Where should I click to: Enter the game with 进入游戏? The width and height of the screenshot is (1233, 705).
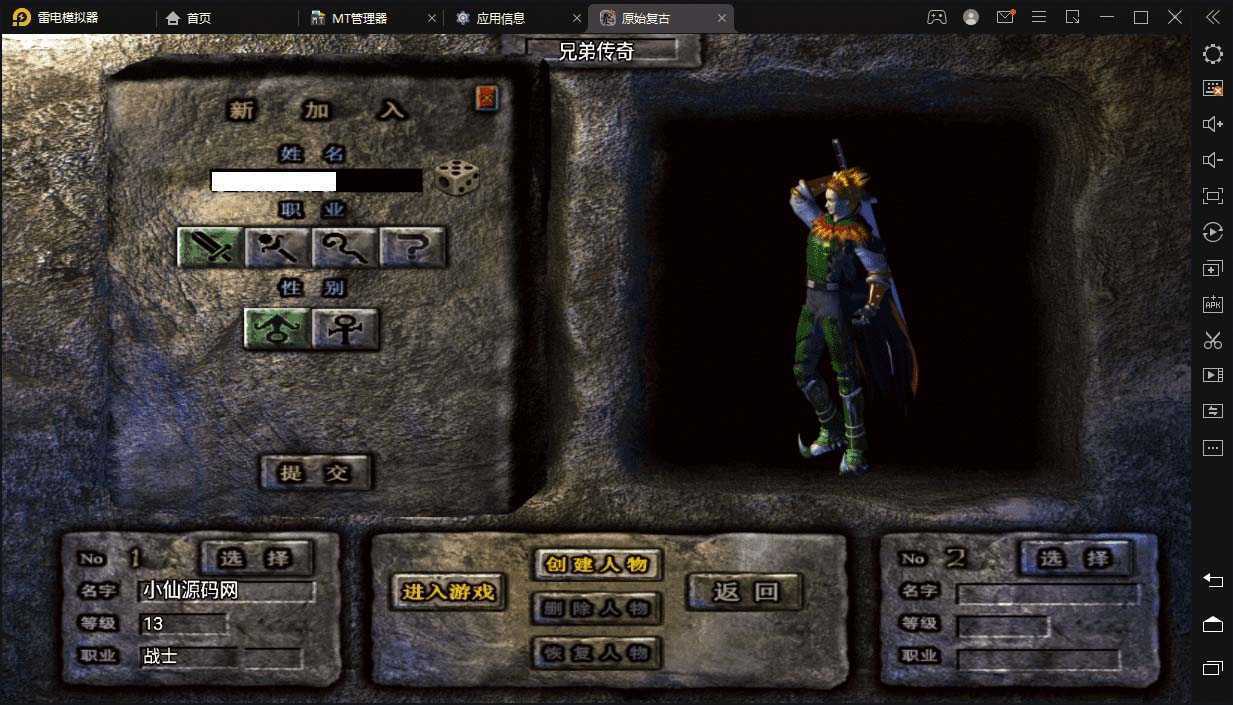(449, 592)
